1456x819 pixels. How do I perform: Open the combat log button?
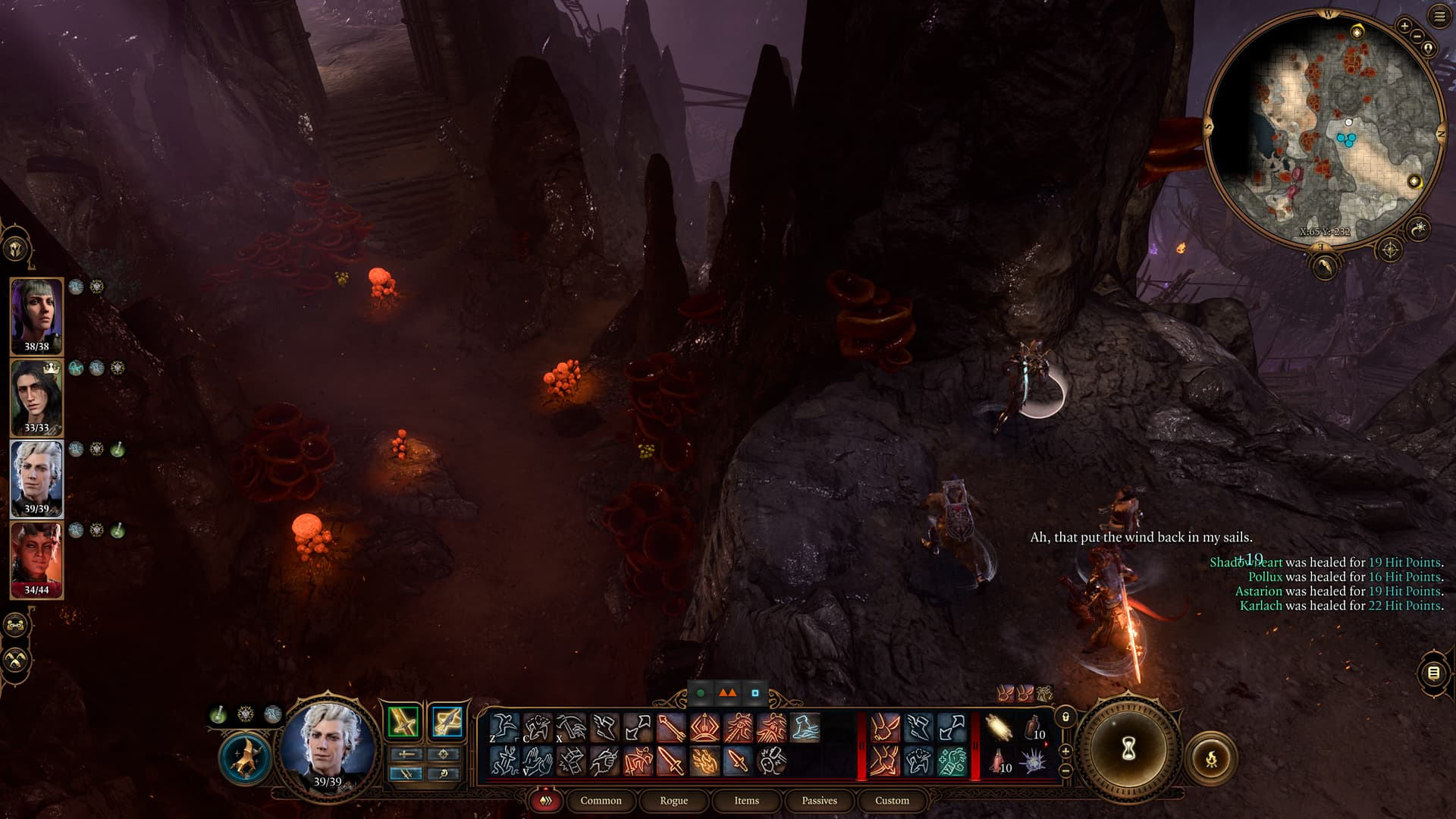pyautogui.click(x=1433, y=673)
